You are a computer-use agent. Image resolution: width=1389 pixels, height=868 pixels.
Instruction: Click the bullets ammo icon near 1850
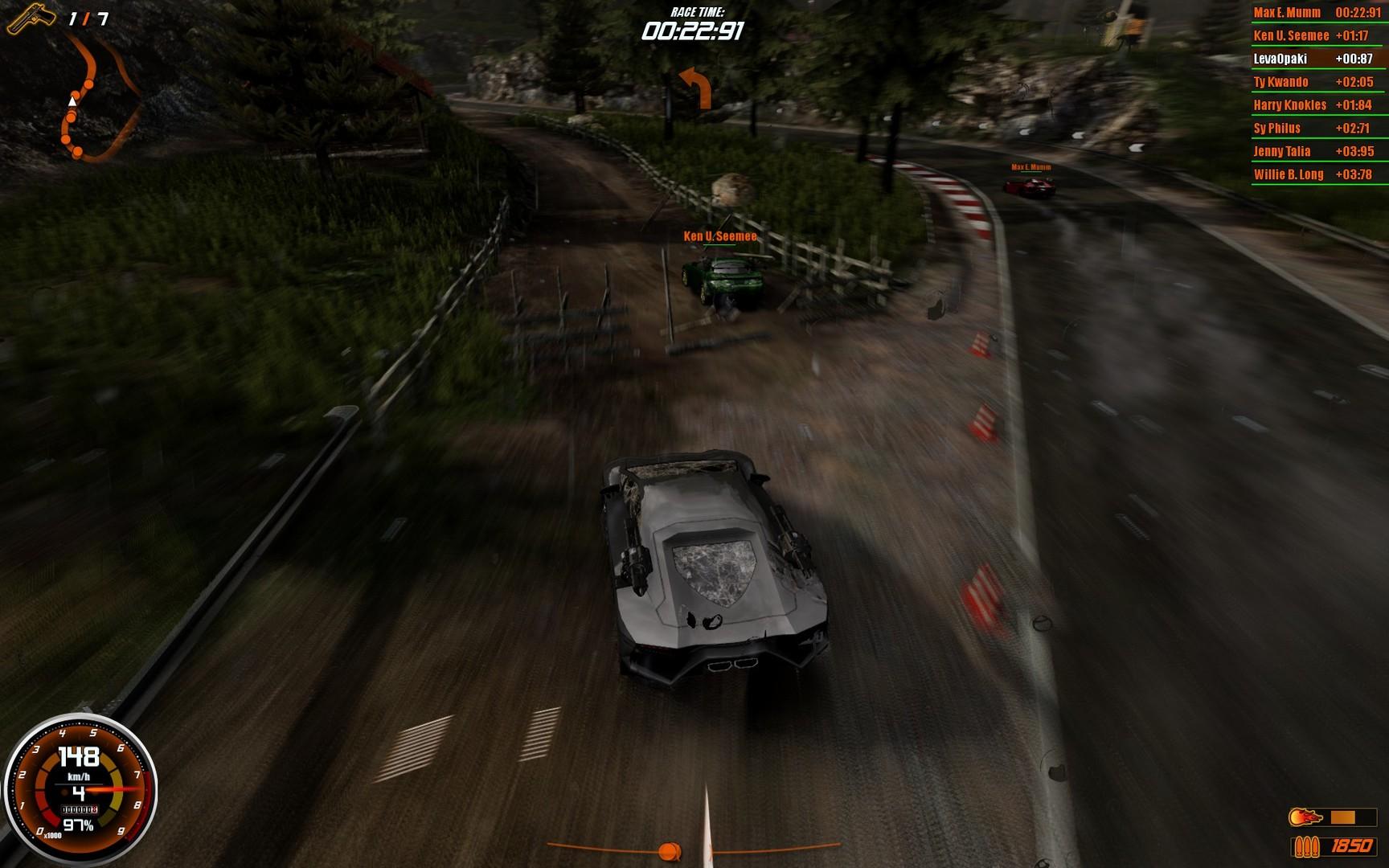coord(1306,847)
